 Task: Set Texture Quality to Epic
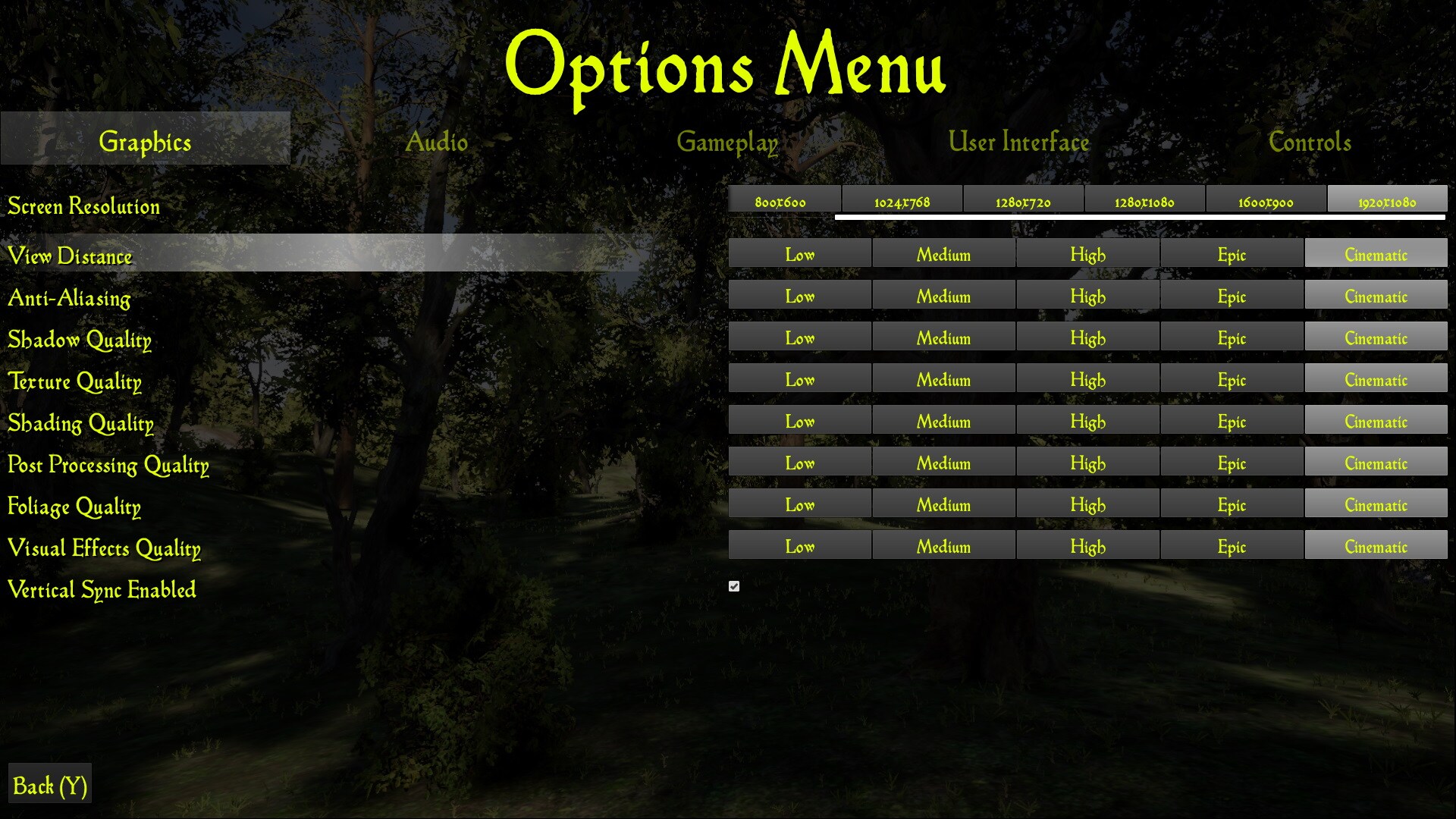pyautogui.click(x=1232, y=379)
